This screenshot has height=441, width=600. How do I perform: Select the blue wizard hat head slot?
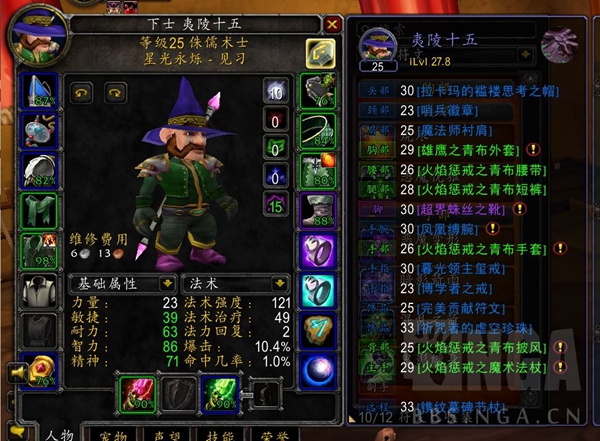41,92
